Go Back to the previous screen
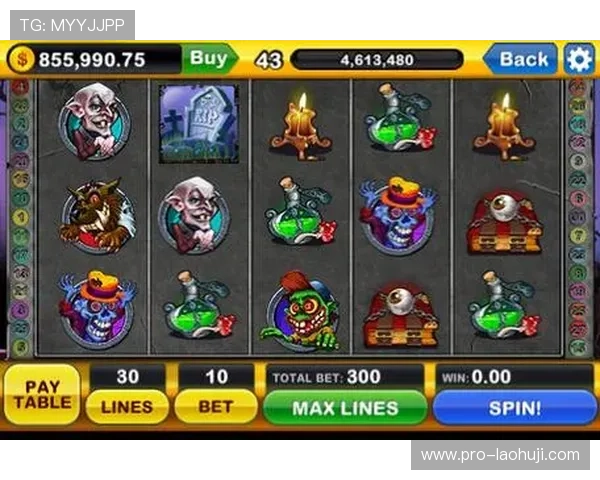 [x=522, y=59]
